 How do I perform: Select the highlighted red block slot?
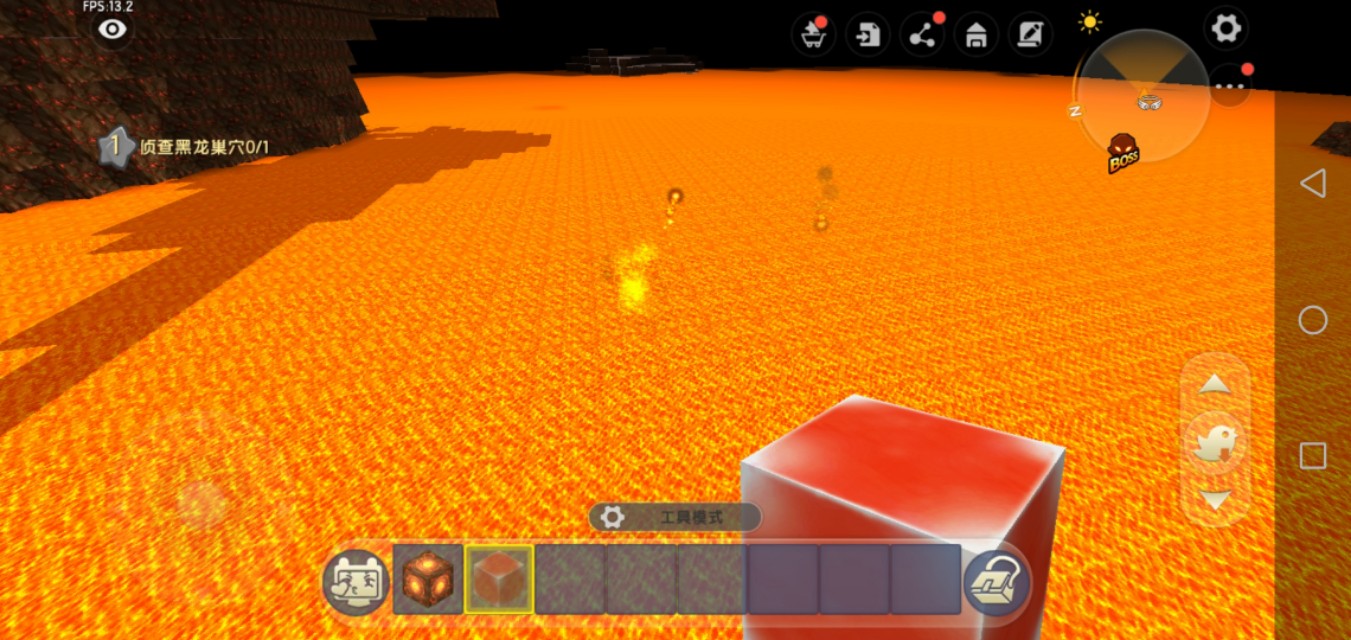[499, 579]
